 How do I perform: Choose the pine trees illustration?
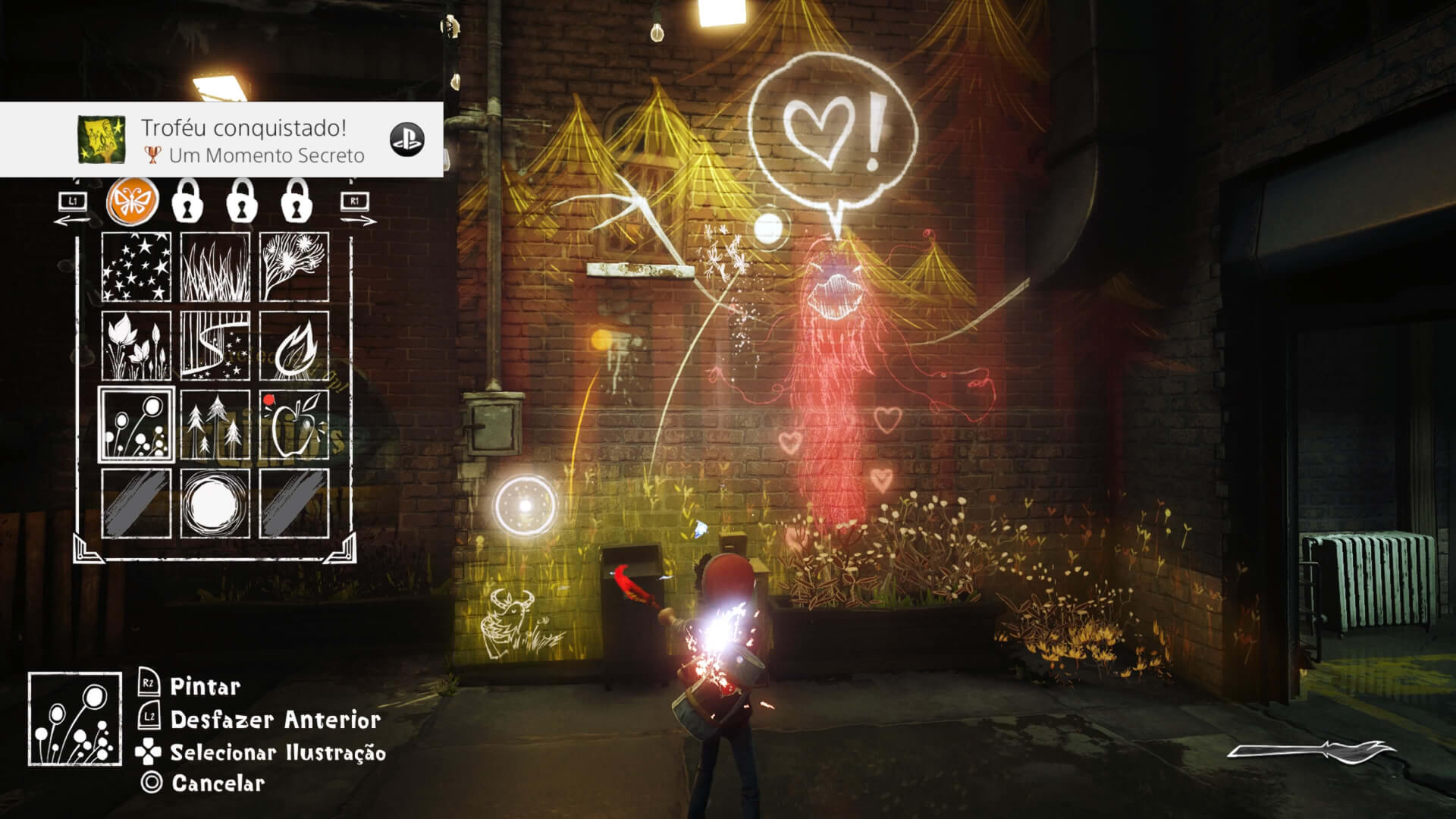point(215,425)
